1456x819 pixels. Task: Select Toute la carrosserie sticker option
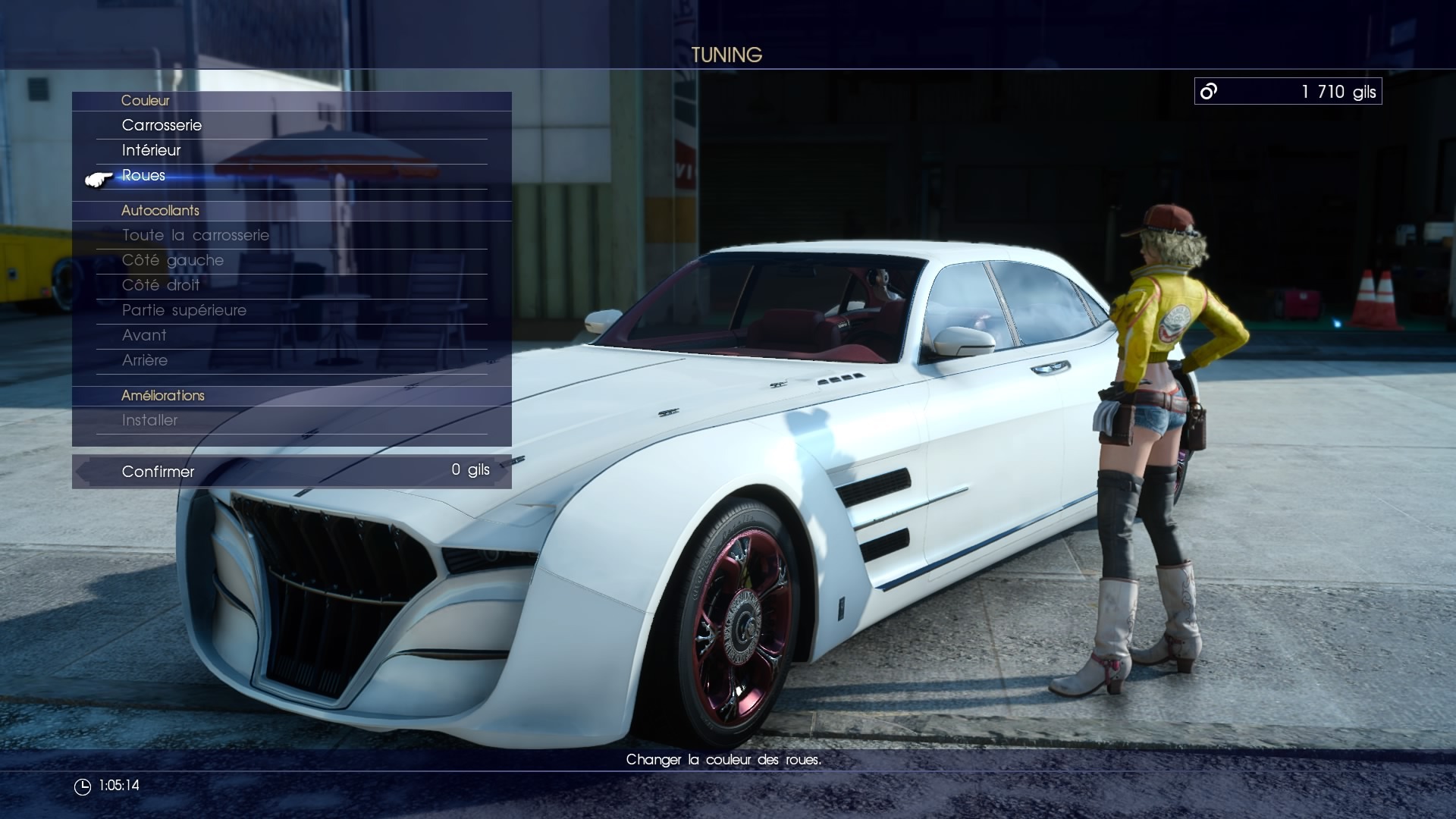pyautogui.click(x=196, y=235)
